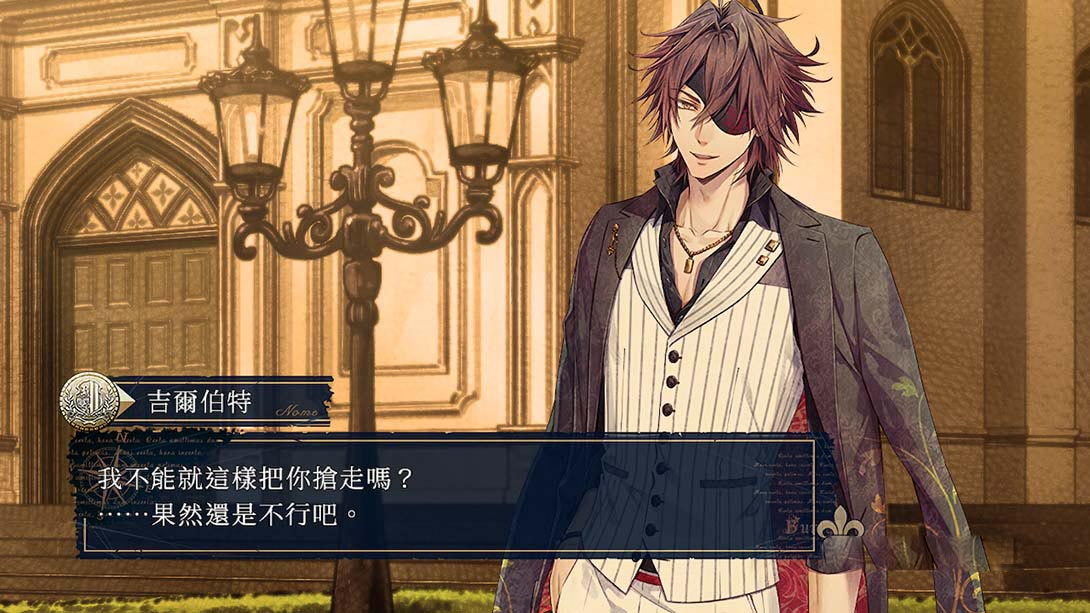
Task: Click the dialogue box to advance the text
Action: point(450,496)
